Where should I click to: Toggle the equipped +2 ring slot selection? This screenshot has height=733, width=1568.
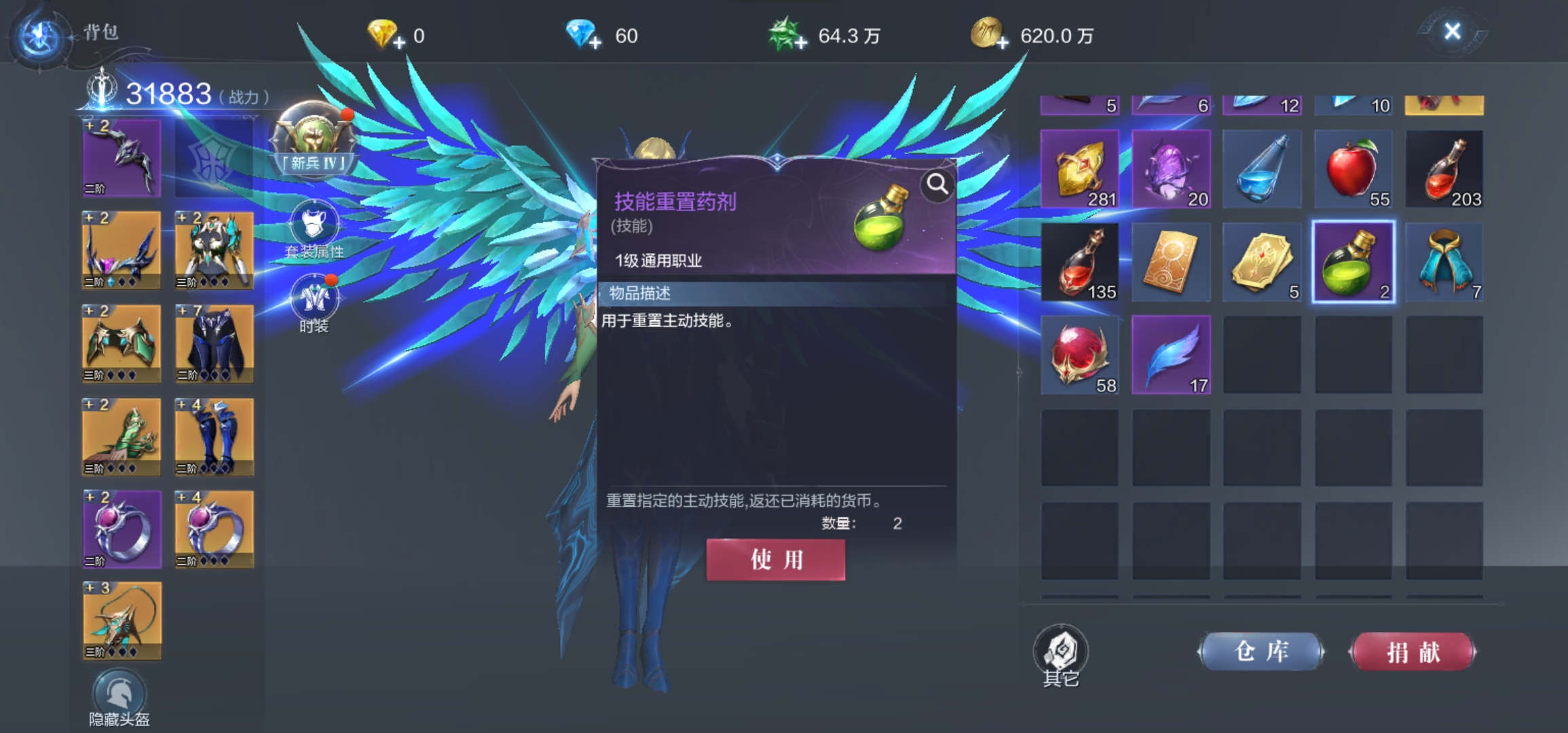121,529
